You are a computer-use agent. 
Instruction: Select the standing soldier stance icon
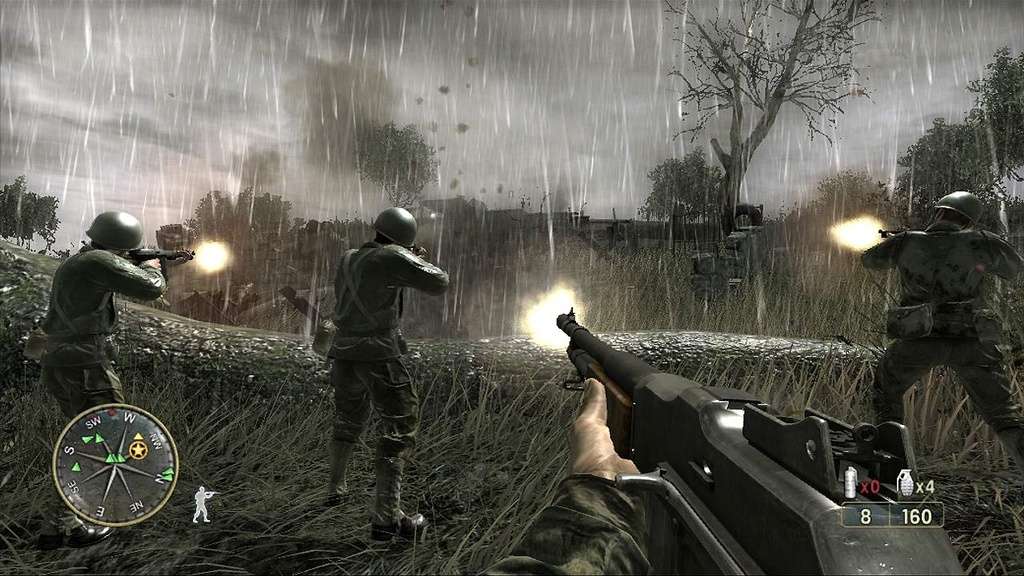pos(202,504)
